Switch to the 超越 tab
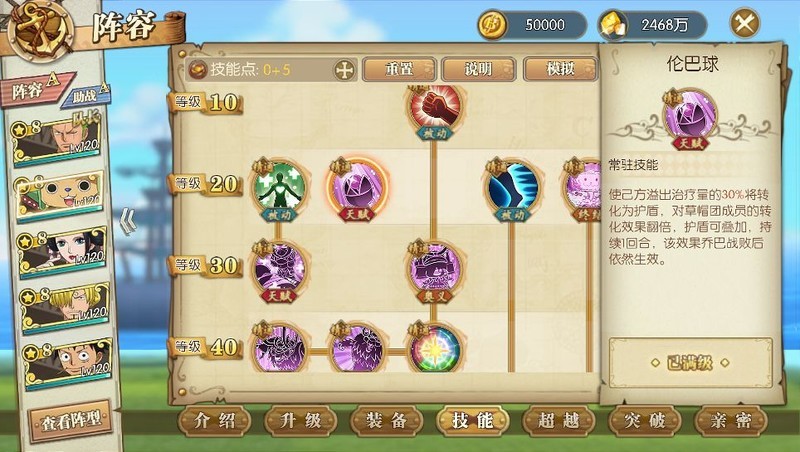This screenshot has width=800, height=452. coord(559,420)
